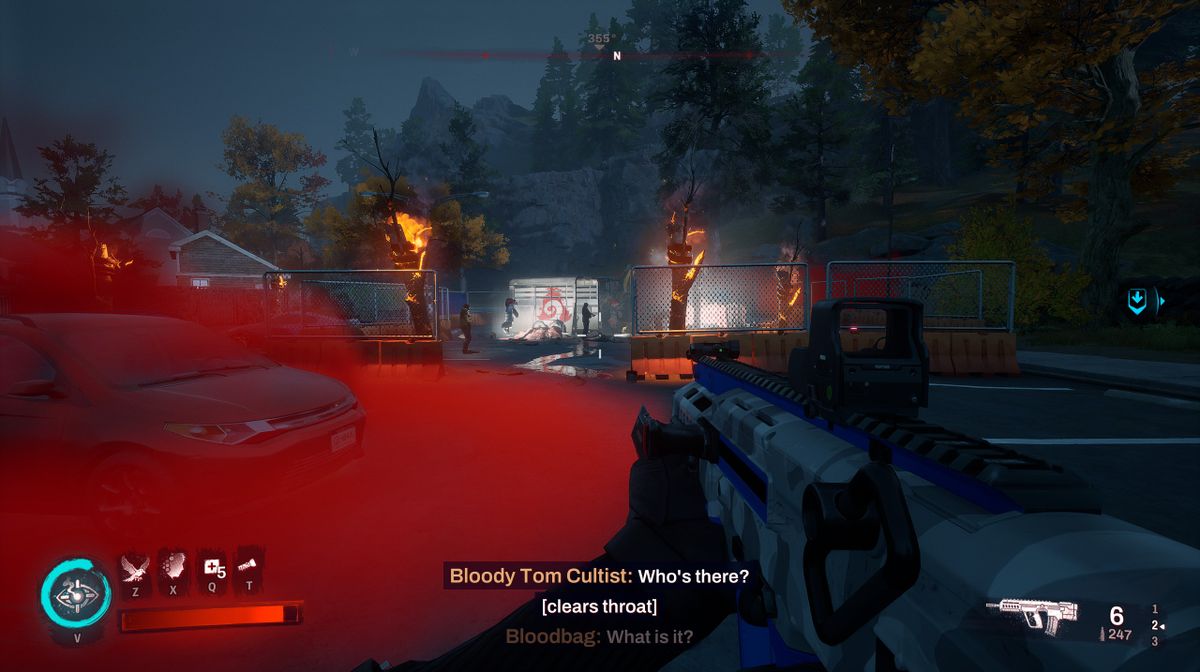Screen dimensions: 1200x672
Task: Use the medkit item icon
Action: click(x=212, y=568)
